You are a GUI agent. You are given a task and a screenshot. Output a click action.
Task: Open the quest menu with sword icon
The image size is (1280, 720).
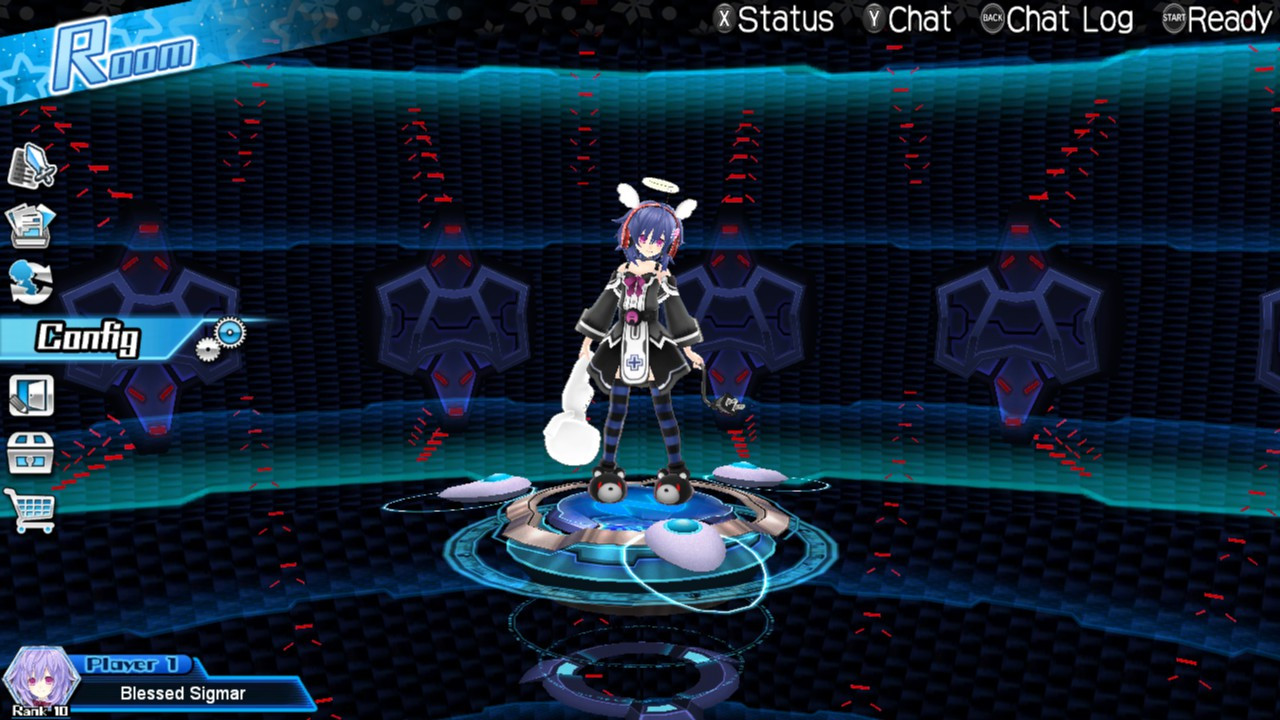pyautogui.click(x=32, y=165)
